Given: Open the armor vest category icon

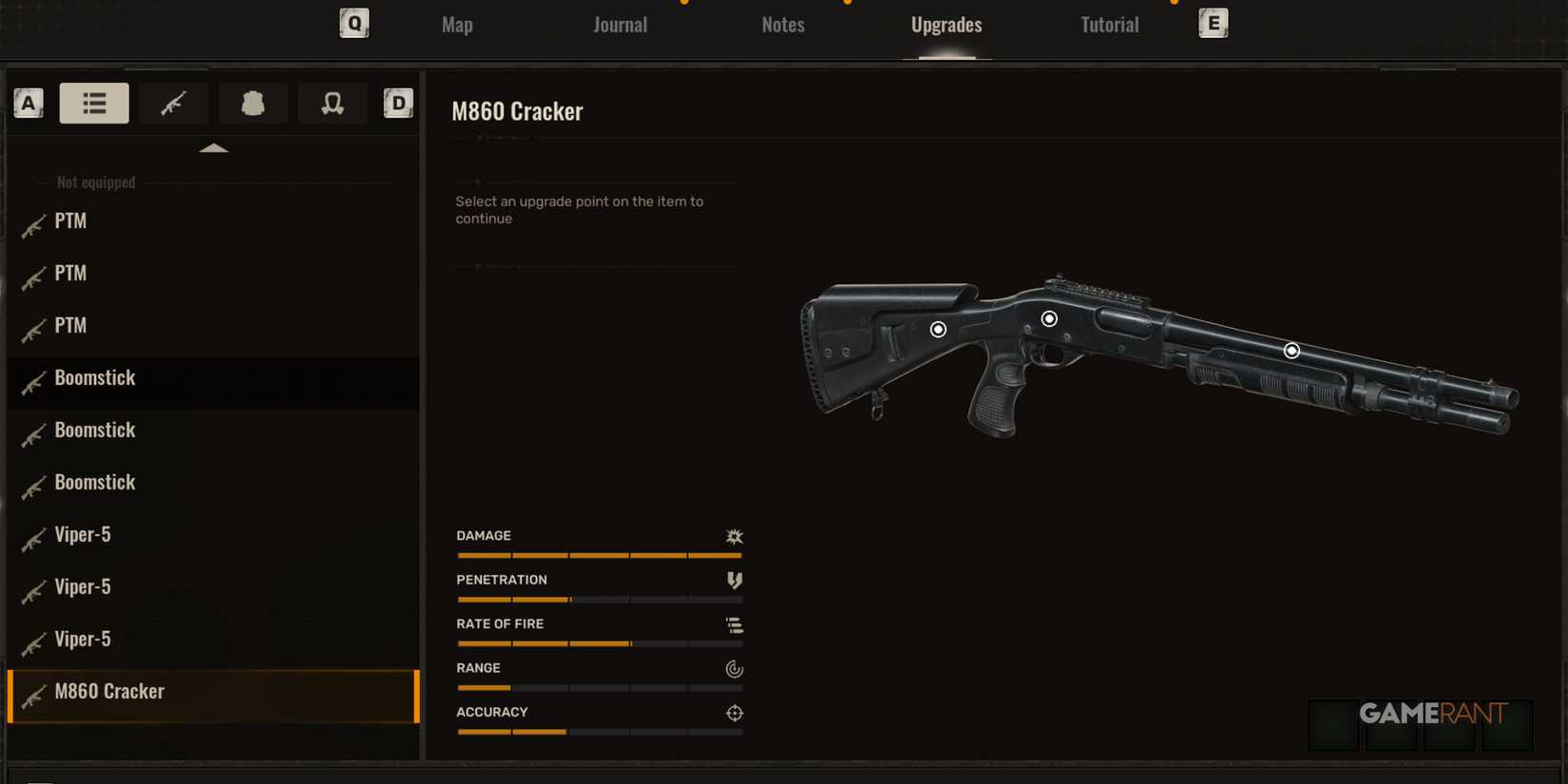Looking at the screenshot, I should click(x=253, y=103).
